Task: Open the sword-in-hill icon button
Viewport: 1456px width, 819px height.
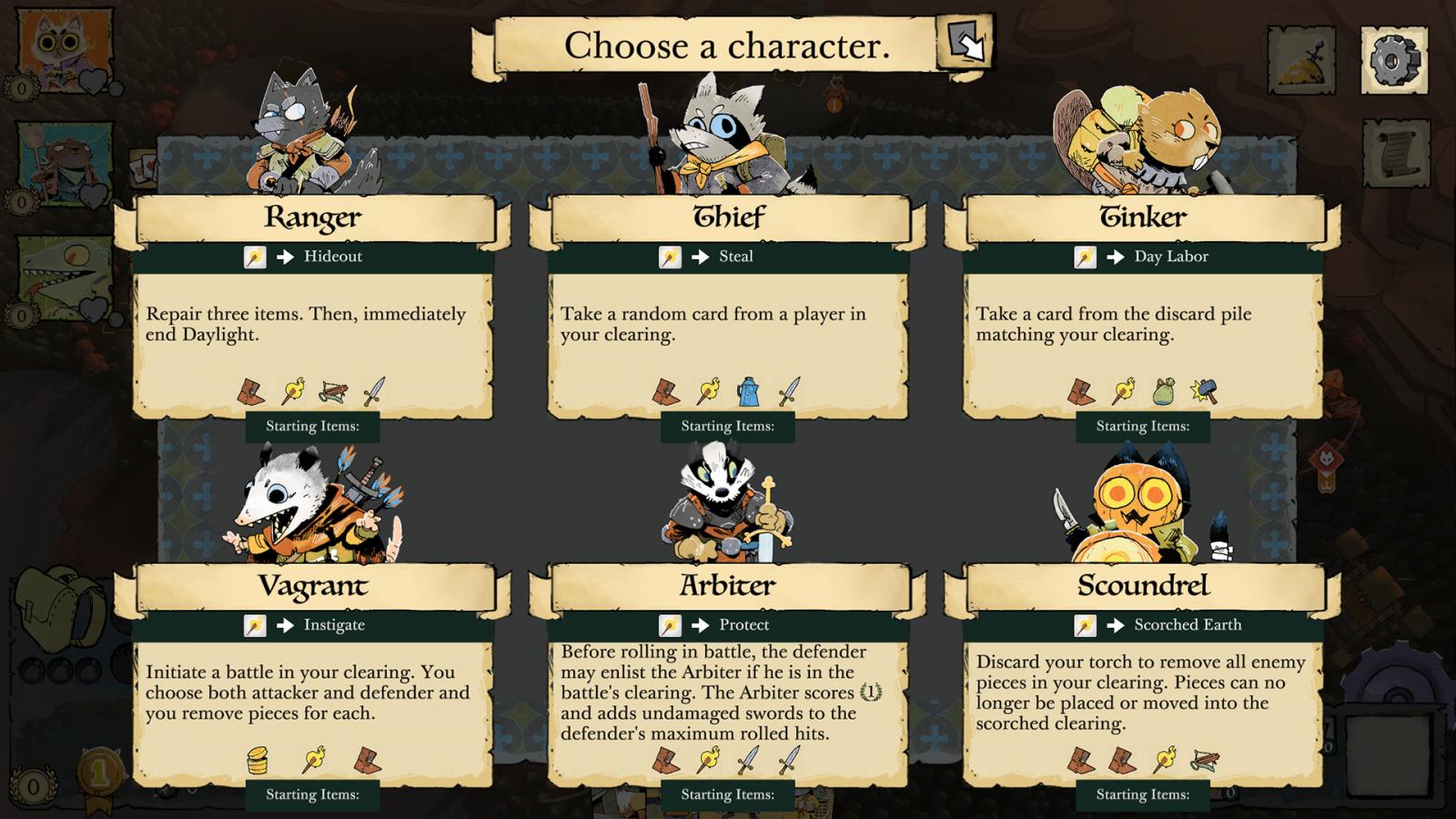Action: pos(1301,60)
